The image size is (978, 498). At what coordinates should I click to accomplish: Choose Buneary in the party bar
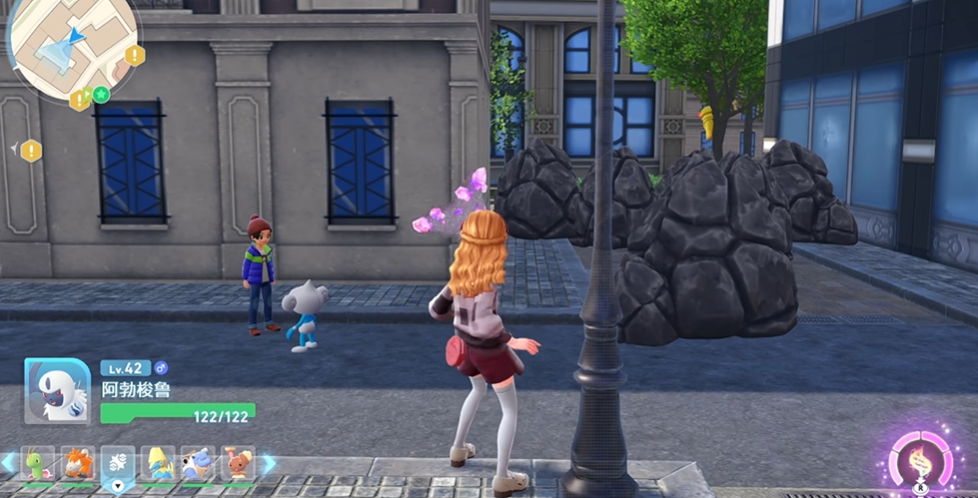click(238, 464)
